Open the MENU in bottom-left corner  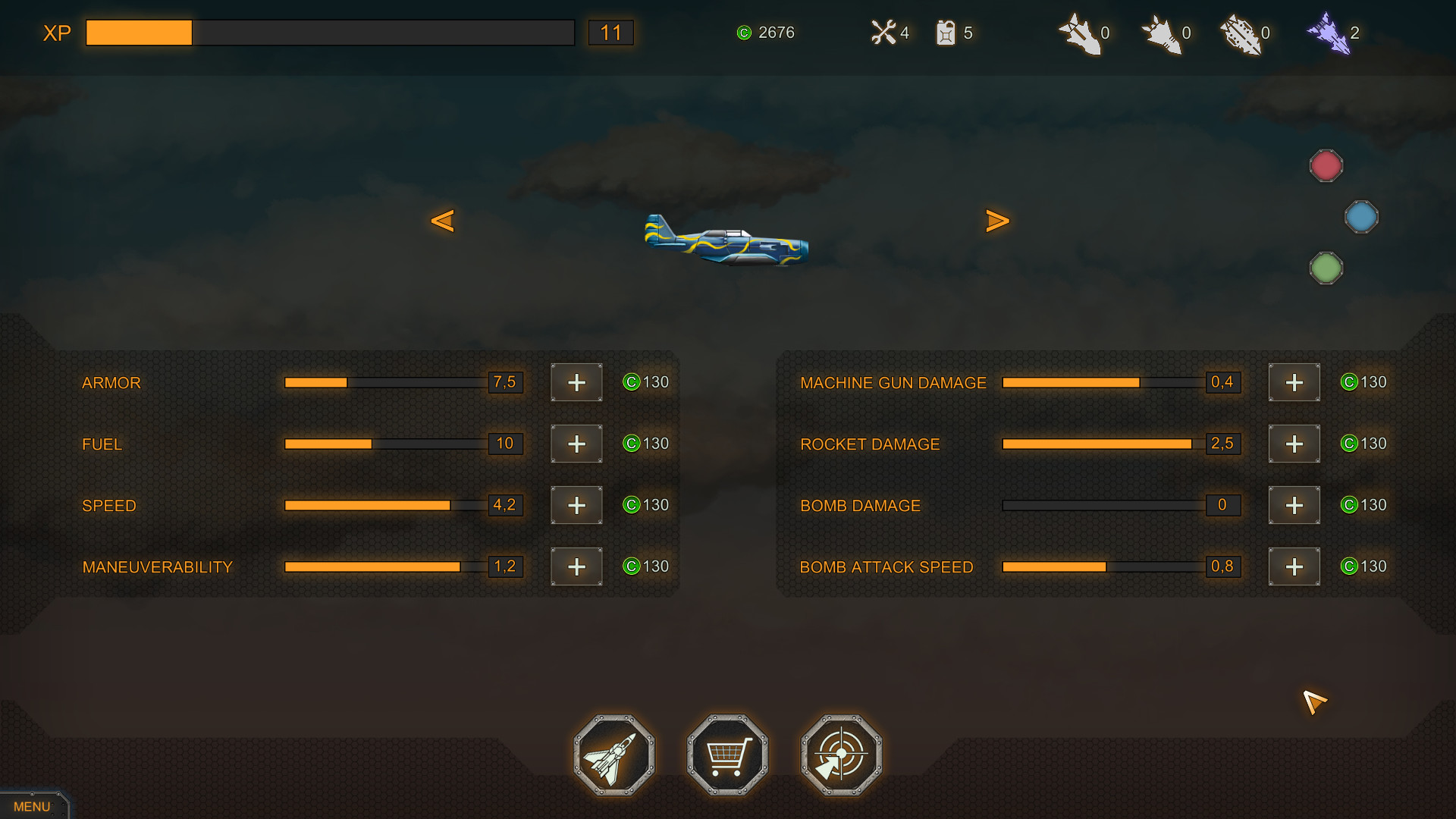tap(32, 806)
